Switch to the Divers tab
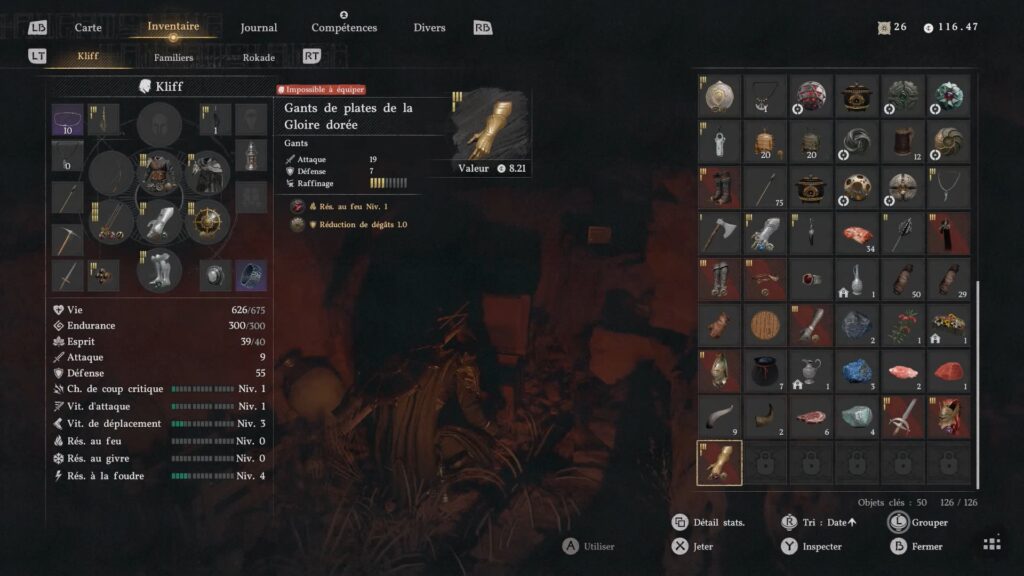The width and height of the screenshot is (1024, 576). pyautogui.click(x=429, y=28)
